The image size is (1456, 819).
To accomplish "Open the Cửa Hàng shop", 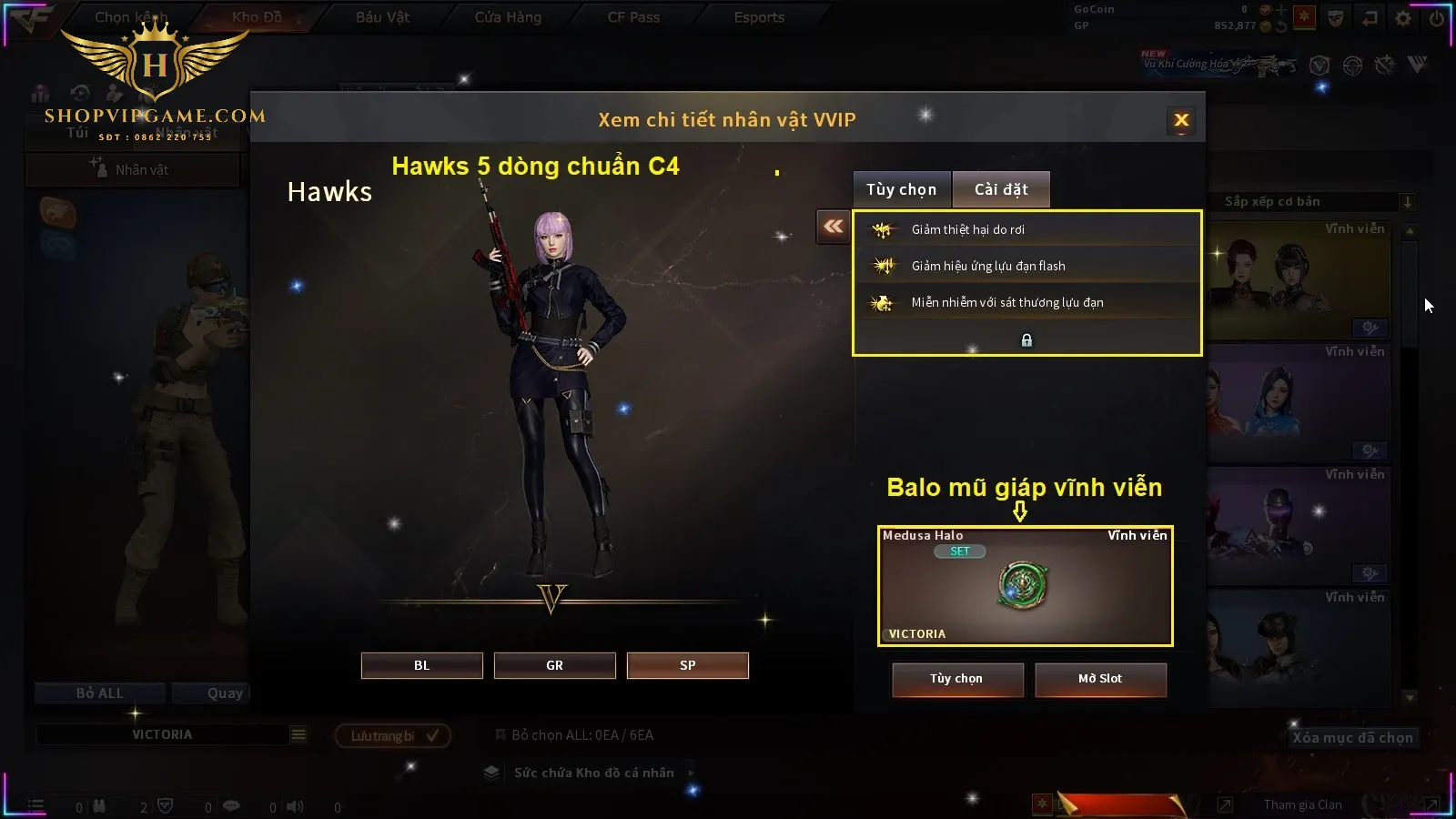I will tap(508, 17).
